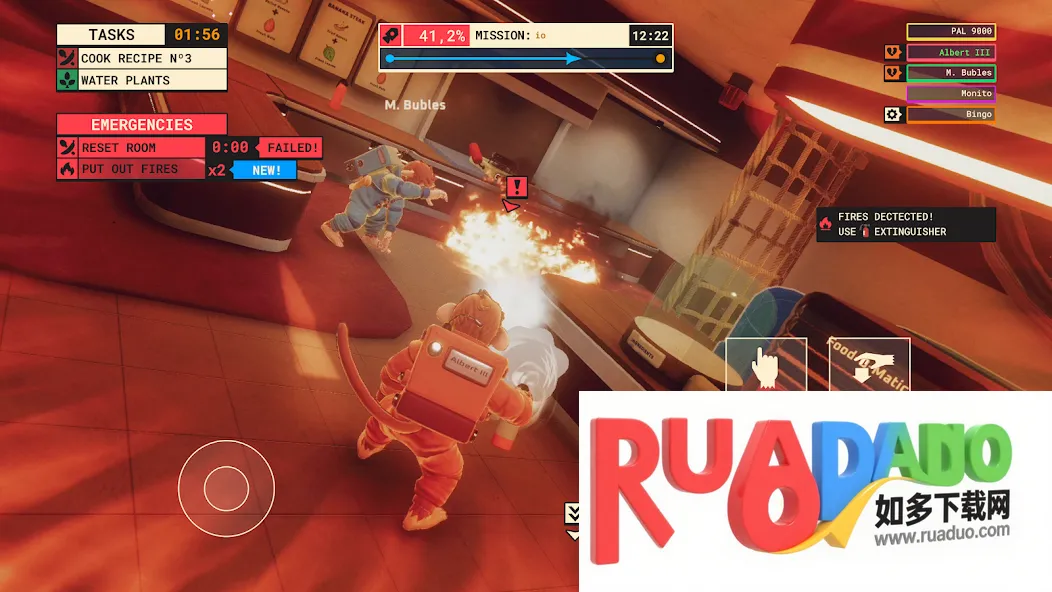
Task: Select Monito in the player list
Action: point(951,94)
